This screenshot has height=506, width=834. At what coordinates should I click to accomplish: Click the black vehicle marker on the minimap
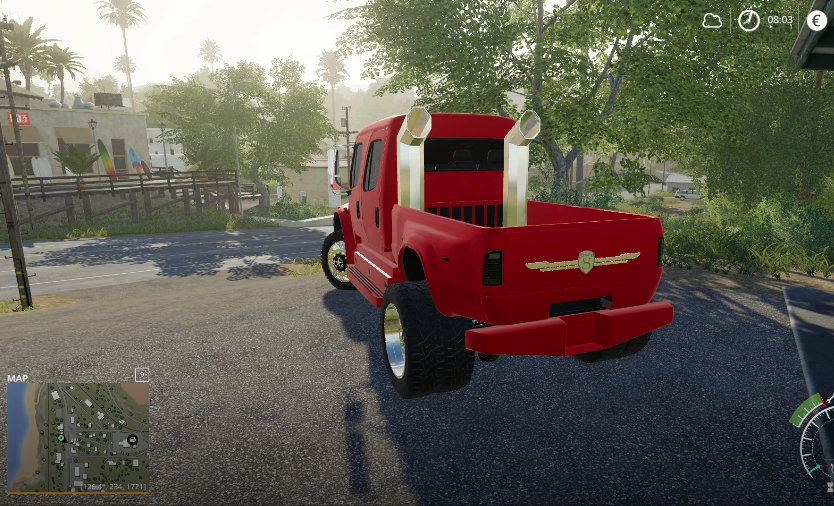coord(131,439)
